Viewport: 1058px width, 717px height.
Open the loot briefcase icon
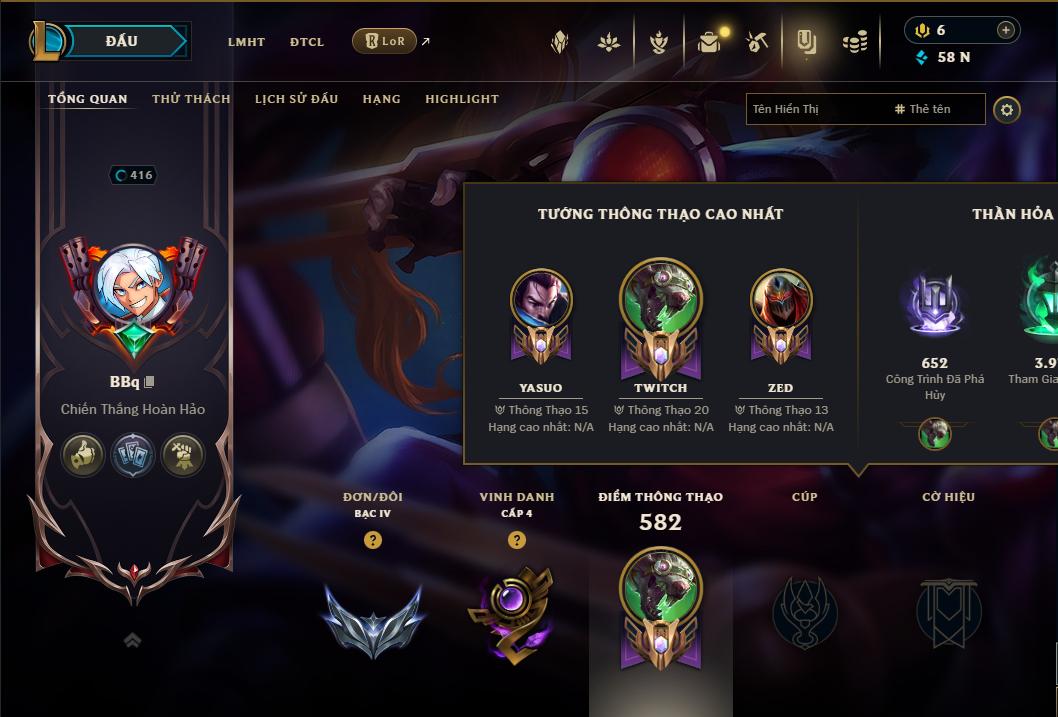[x=709, y=42]
